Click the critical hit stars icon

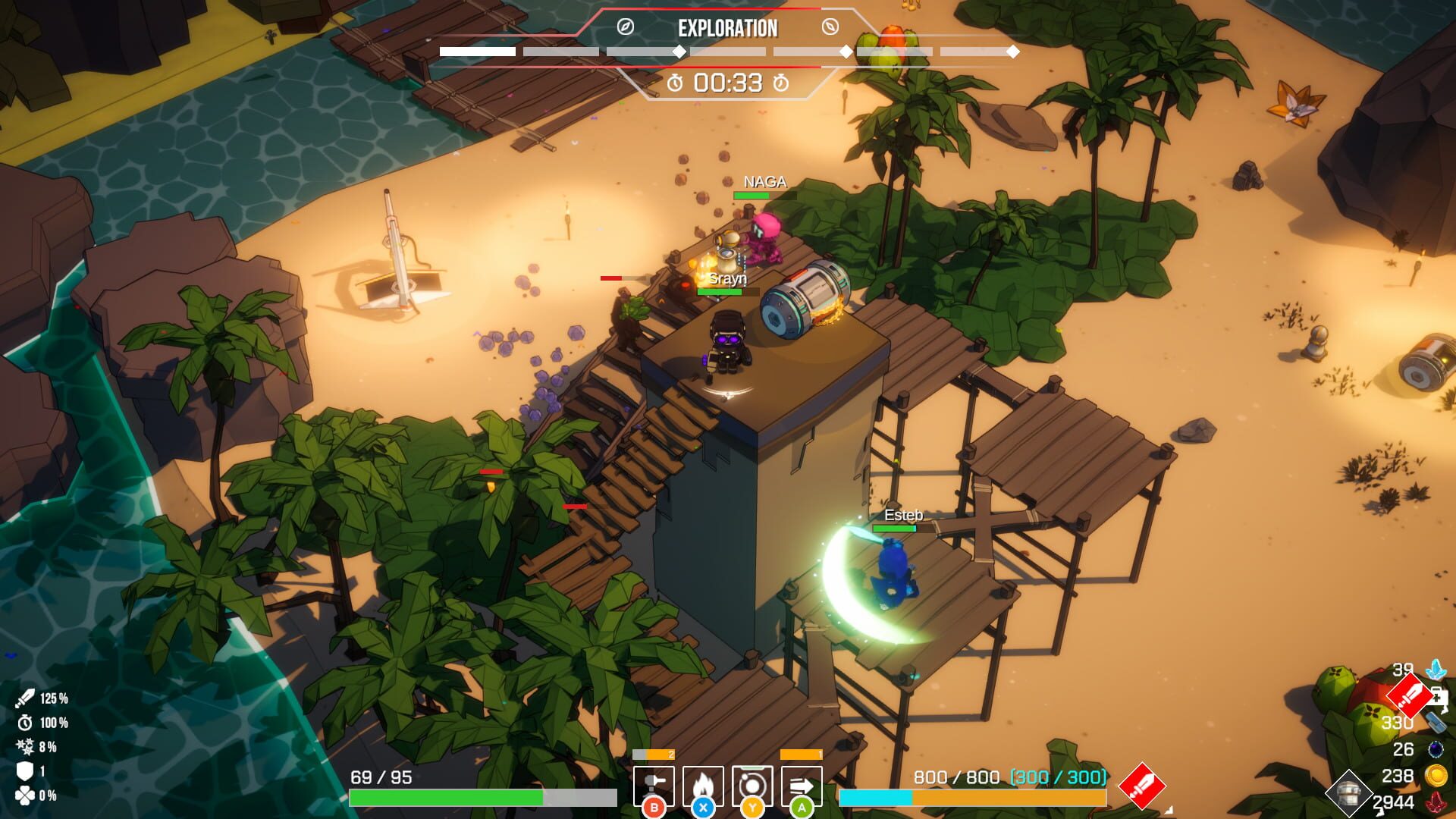point(25,746)
